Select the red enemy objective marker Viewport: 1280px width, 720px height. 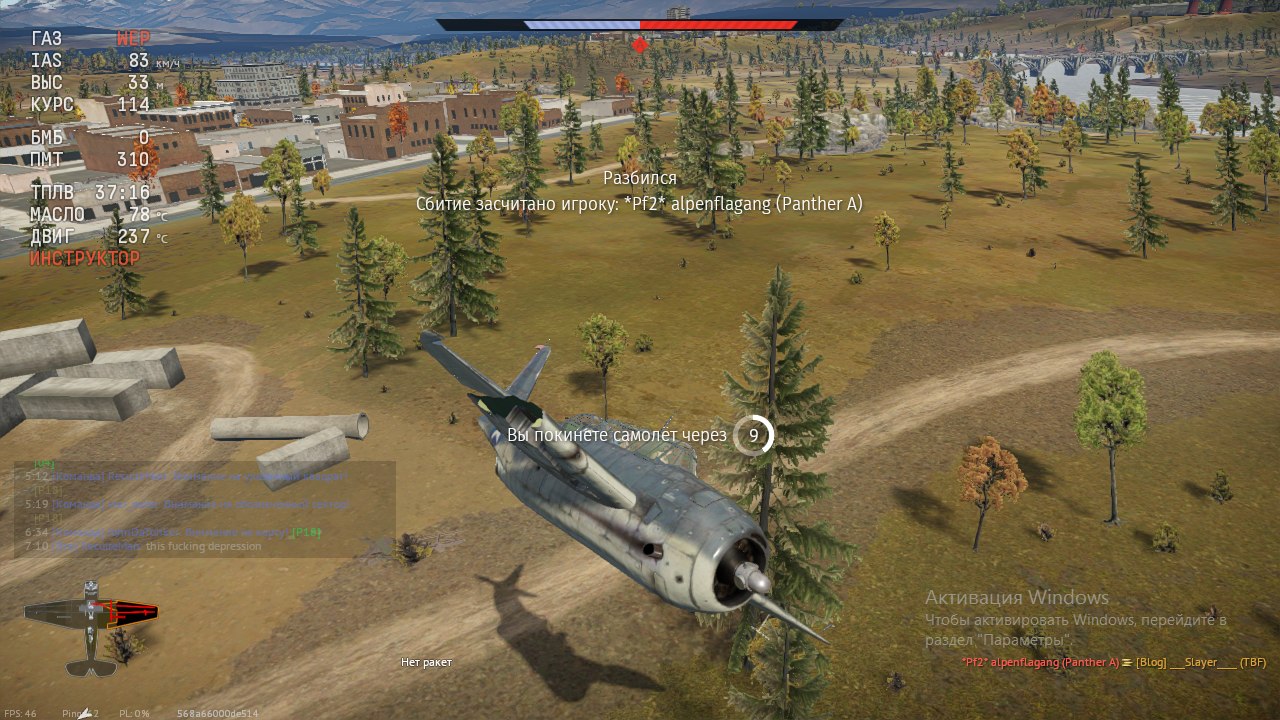click(640, 44)
